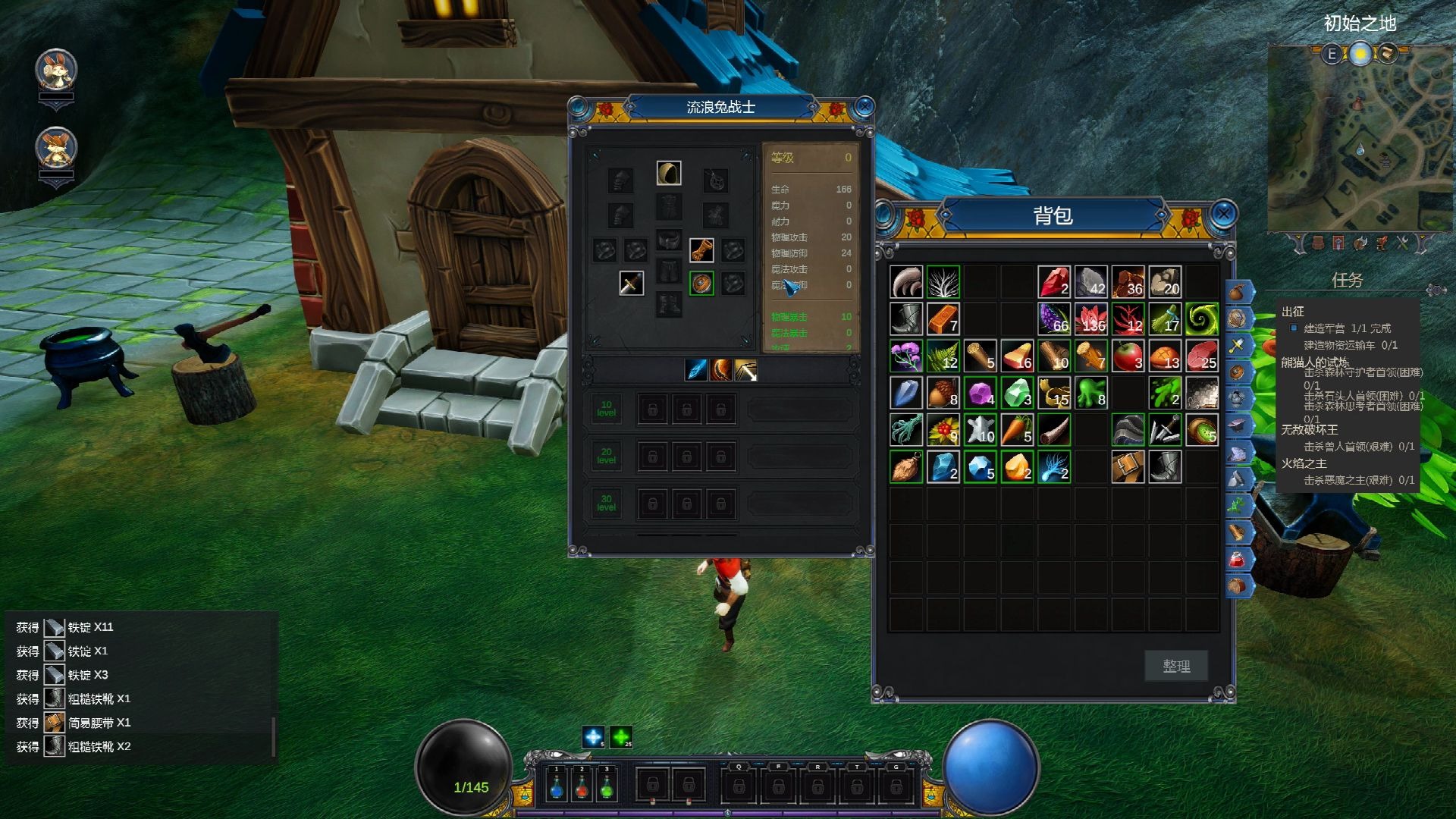This screenshot has height=819, width=1456.
Task: Select the top rabbit character portrait
Action: click(56, 71)
